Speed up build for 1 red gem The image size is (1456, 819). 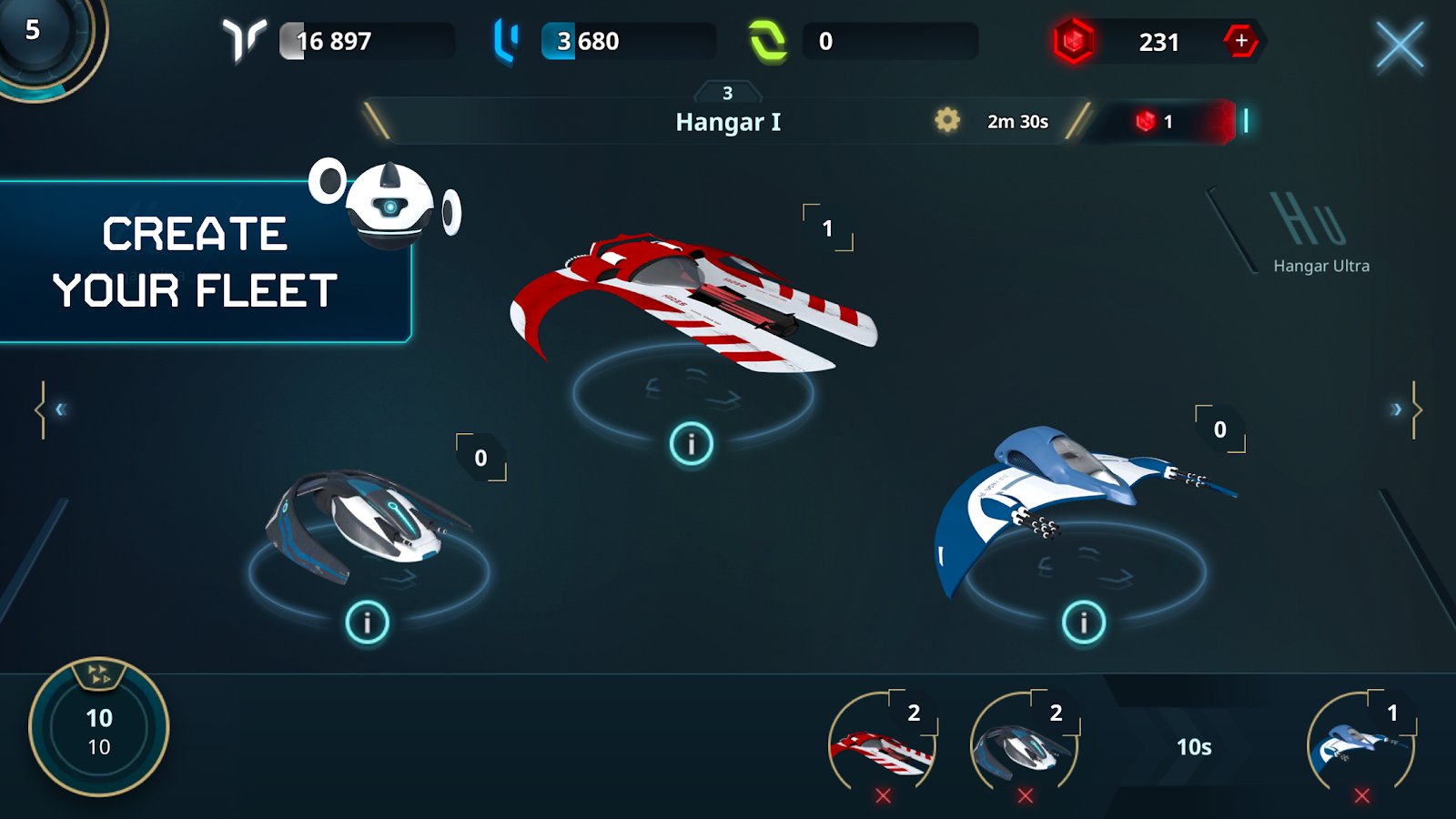[x=1156, y=121]
